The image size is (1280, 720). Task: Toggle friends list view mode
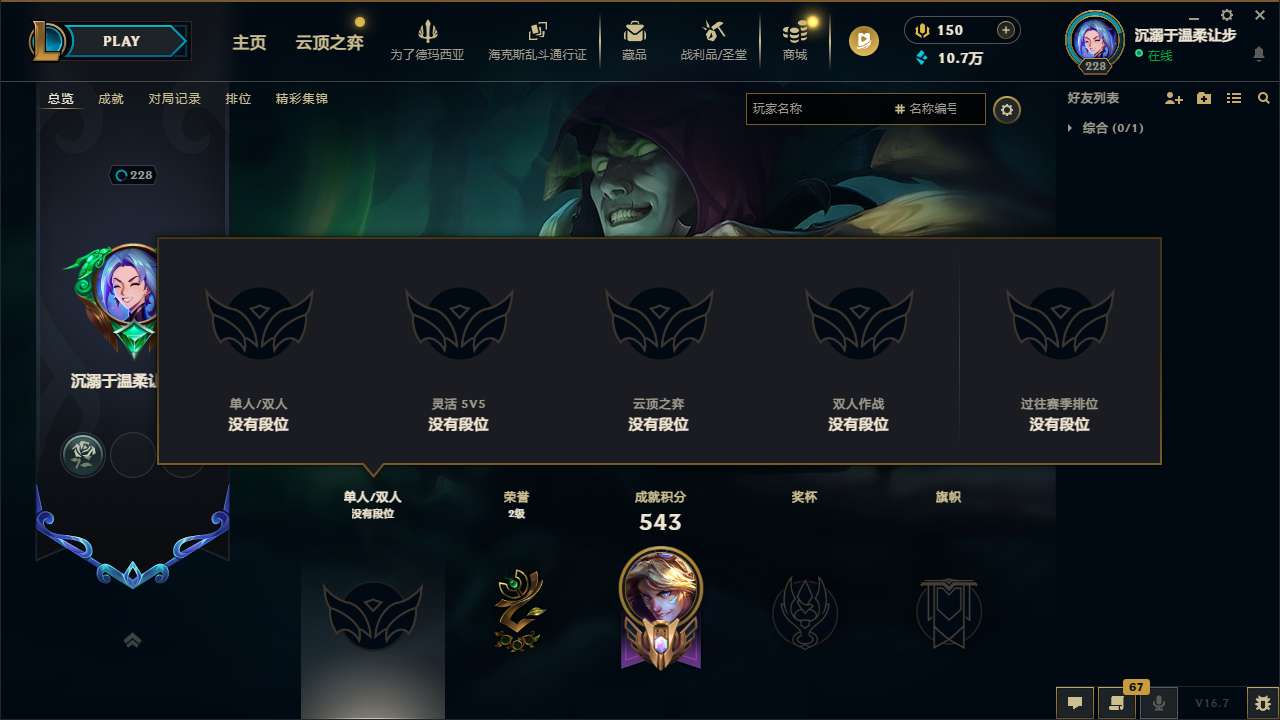[1233, 98]
